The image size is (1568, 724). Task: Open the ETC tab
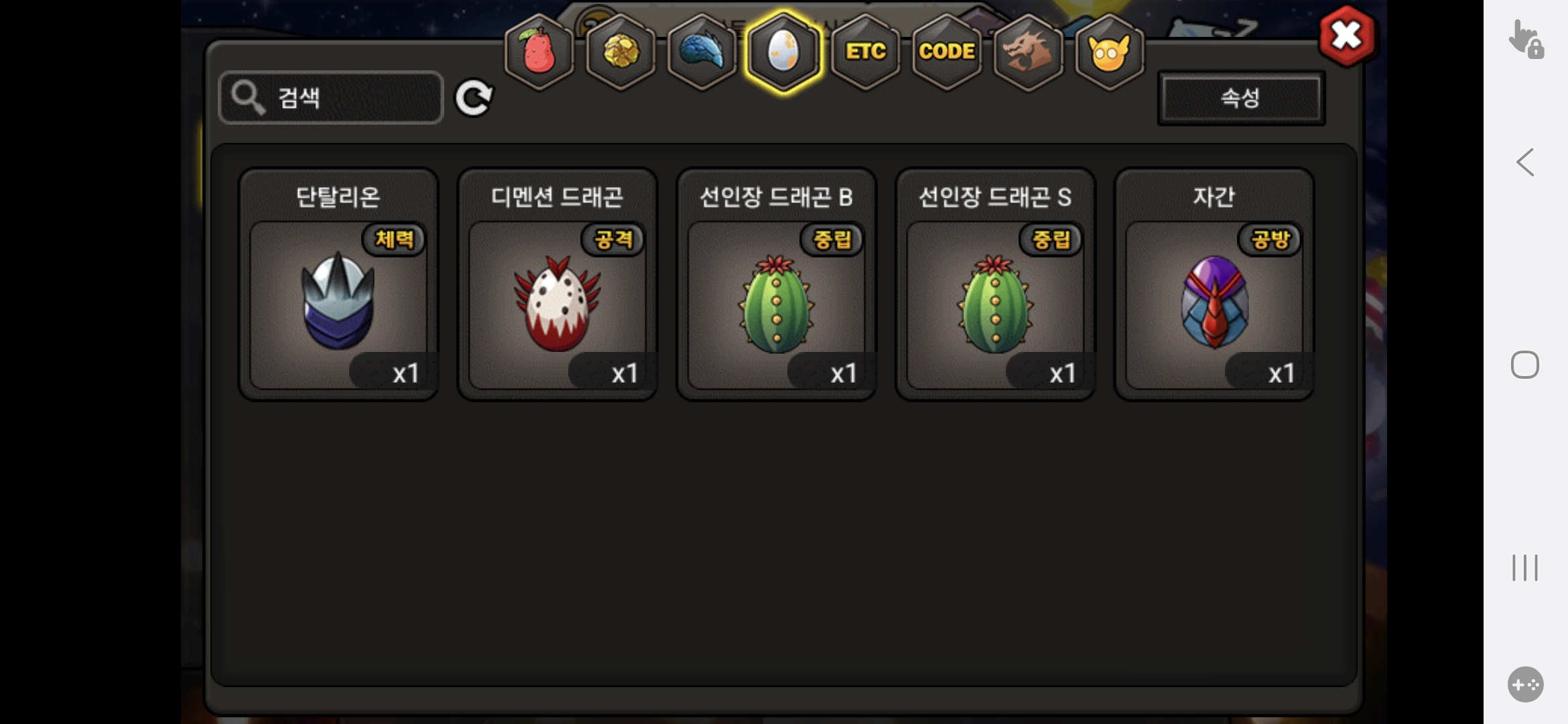pyautogui.click(x=865, y=52)
